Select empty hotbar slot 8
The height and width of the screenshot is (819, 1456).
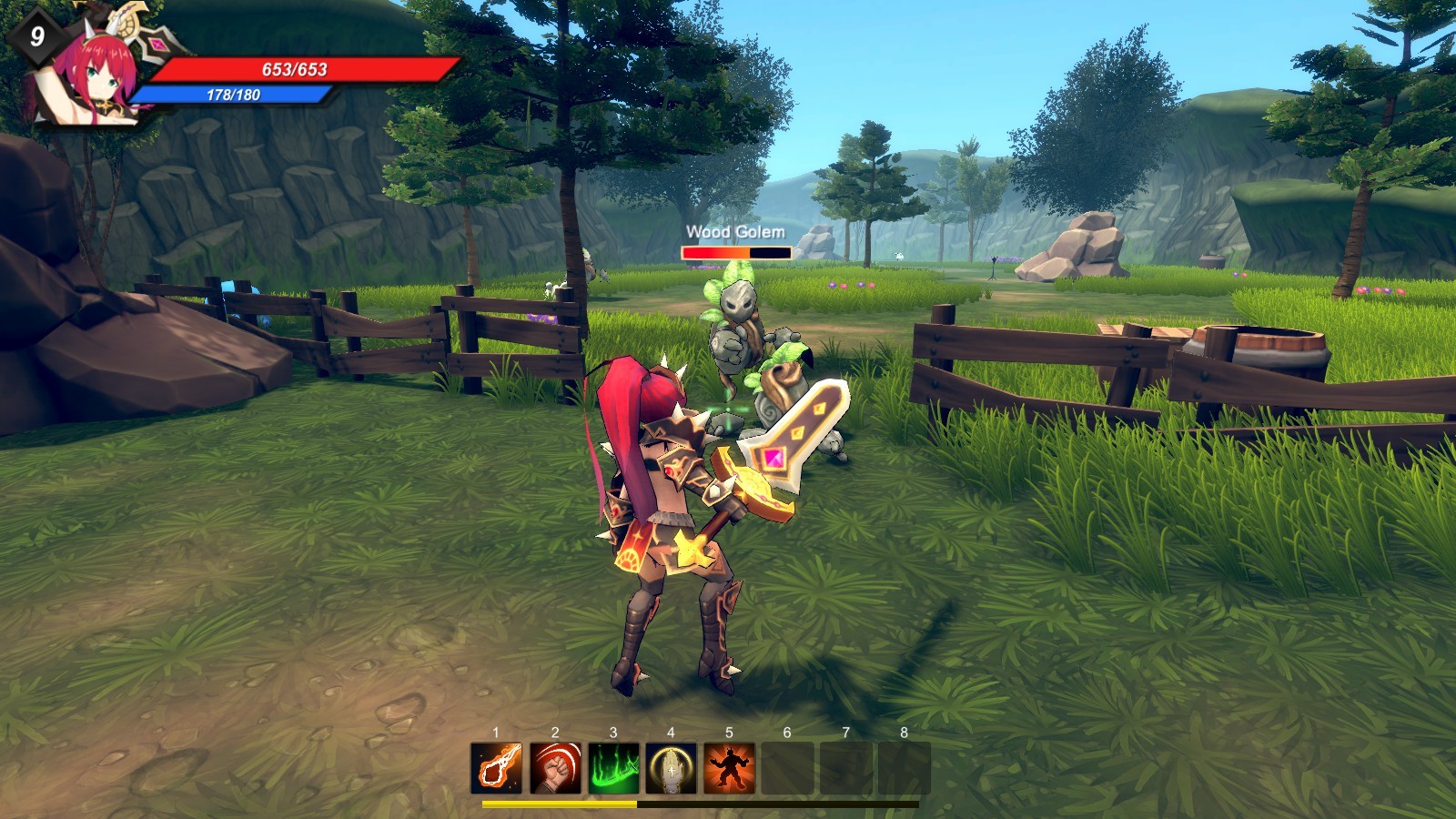[x=905, y=769]
